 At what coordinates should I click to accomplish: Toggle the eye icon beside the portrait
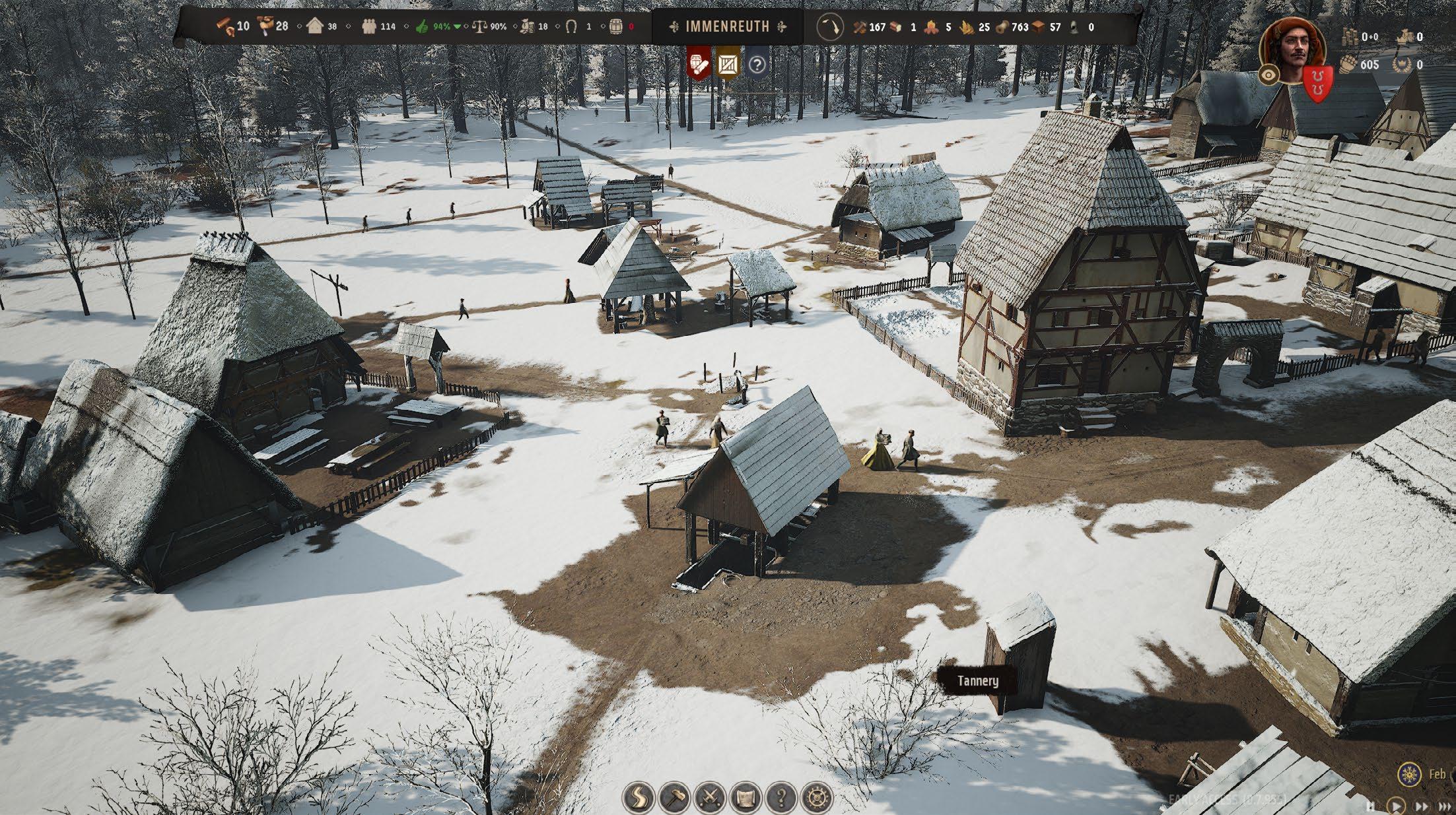point(1268,75)
